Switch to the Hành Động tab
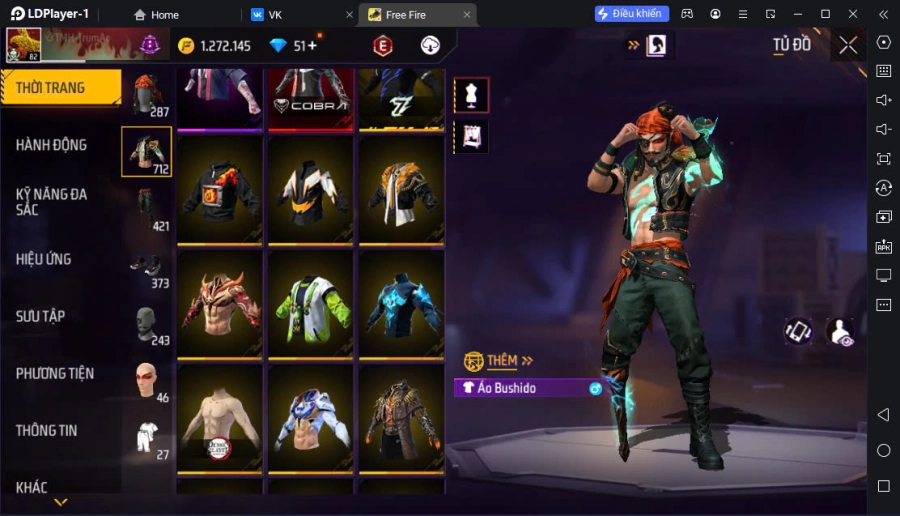 click(52, 145)
